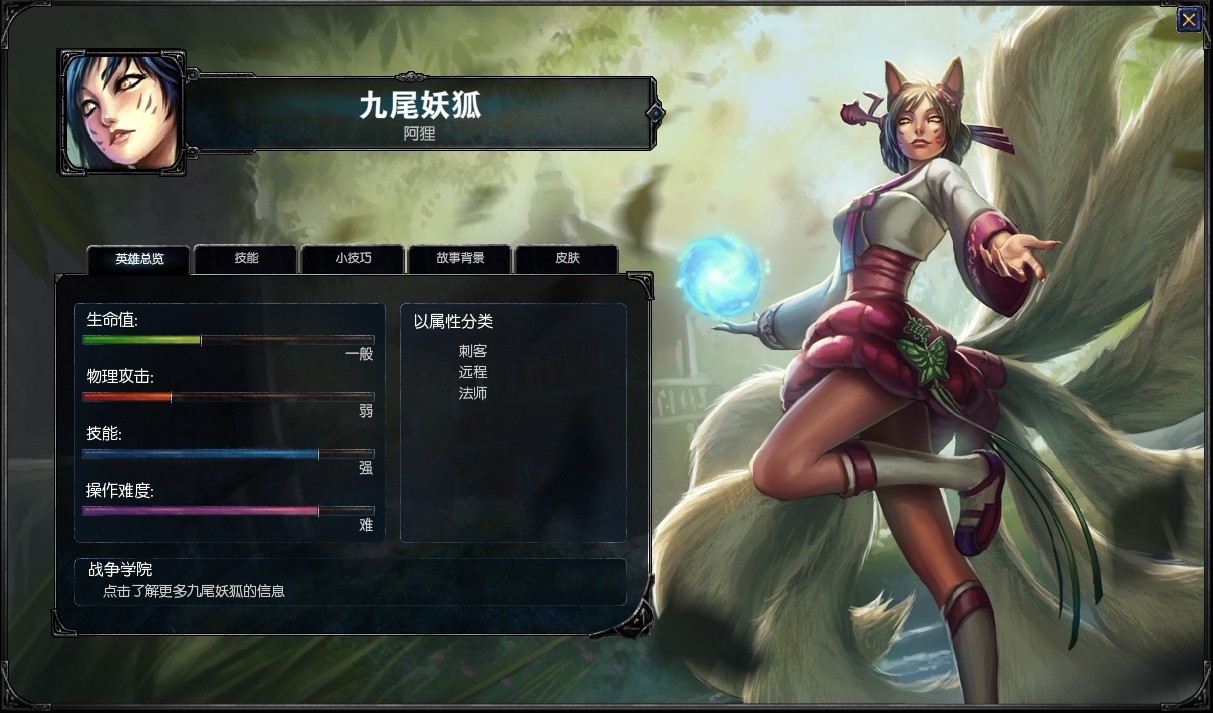Image resolution: width=1213 pixels, height=713 pixels.
Task: Show the 小技巧 tab
Action: (x=353, y=259)
